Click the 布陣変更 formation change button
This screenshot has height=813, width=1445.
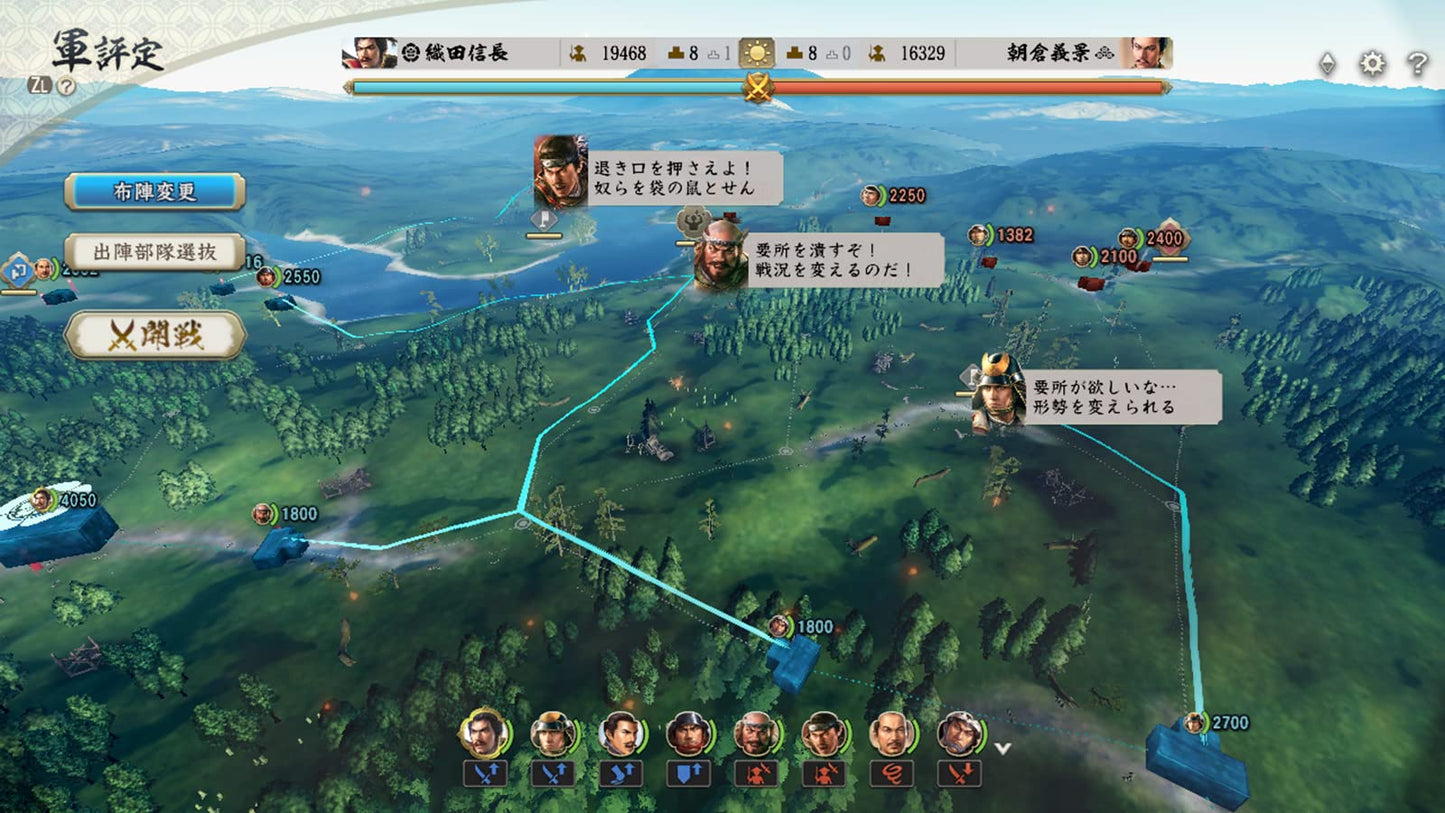pyautogui.click(x=154, y=192)
